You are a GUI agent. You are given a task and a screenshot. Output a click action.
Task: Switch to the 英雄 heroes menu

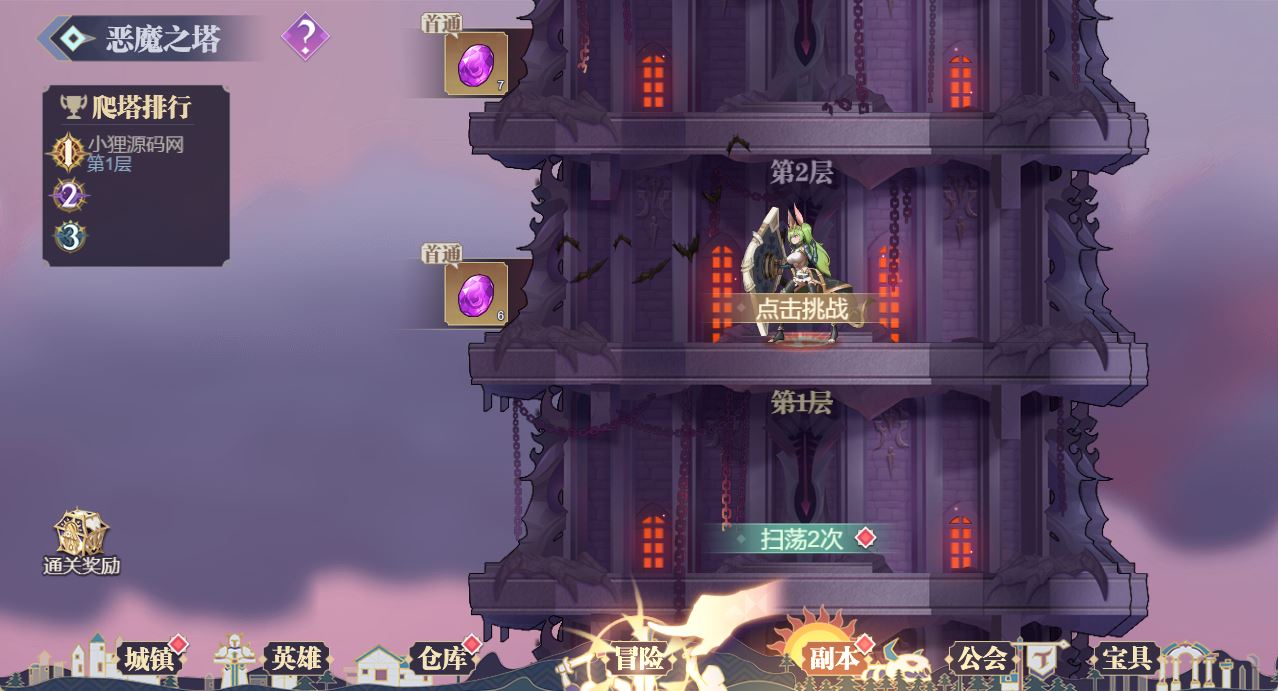coord(297,658)
